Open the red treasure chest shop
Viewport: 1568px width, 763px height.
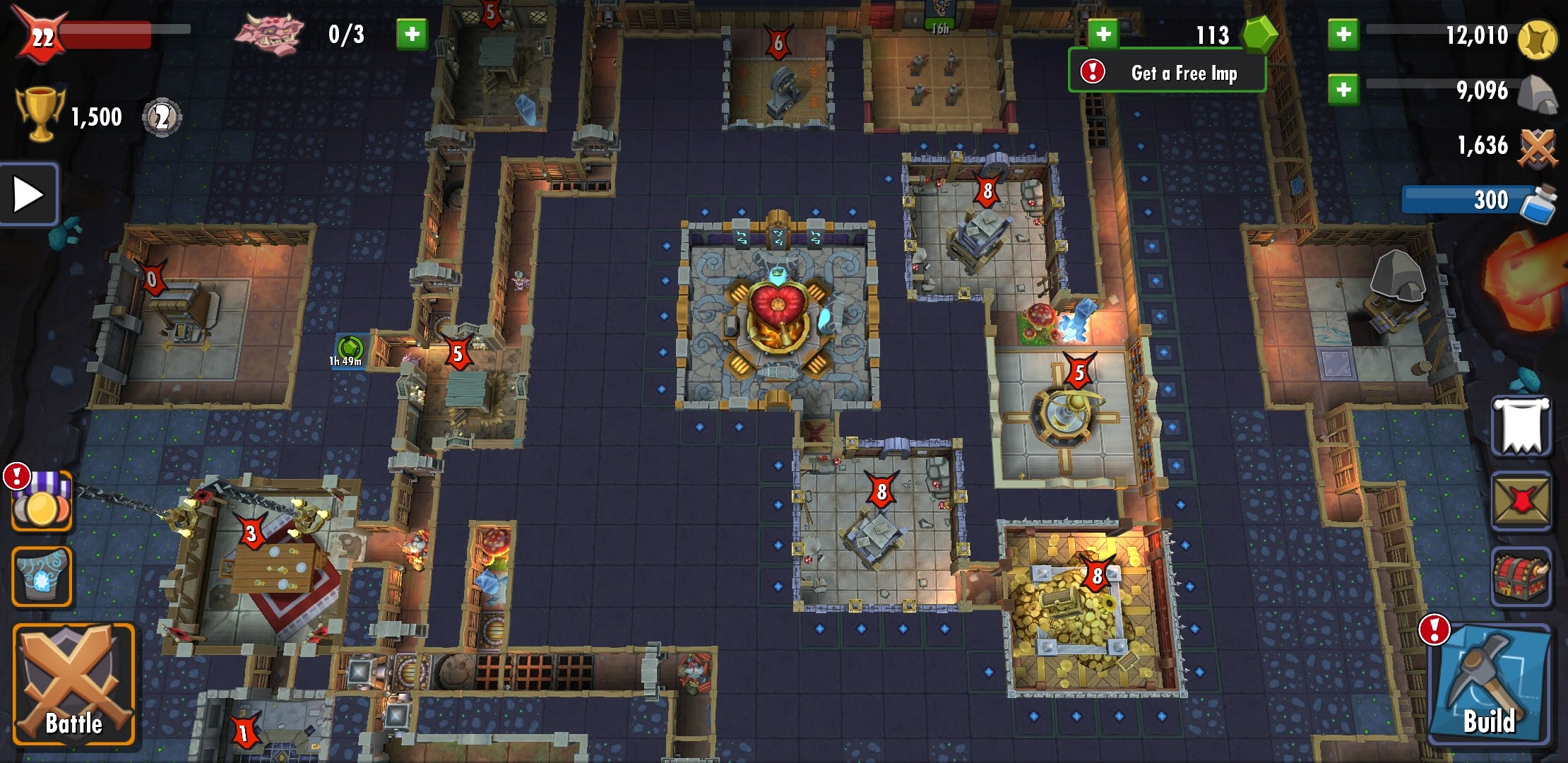1521,576
